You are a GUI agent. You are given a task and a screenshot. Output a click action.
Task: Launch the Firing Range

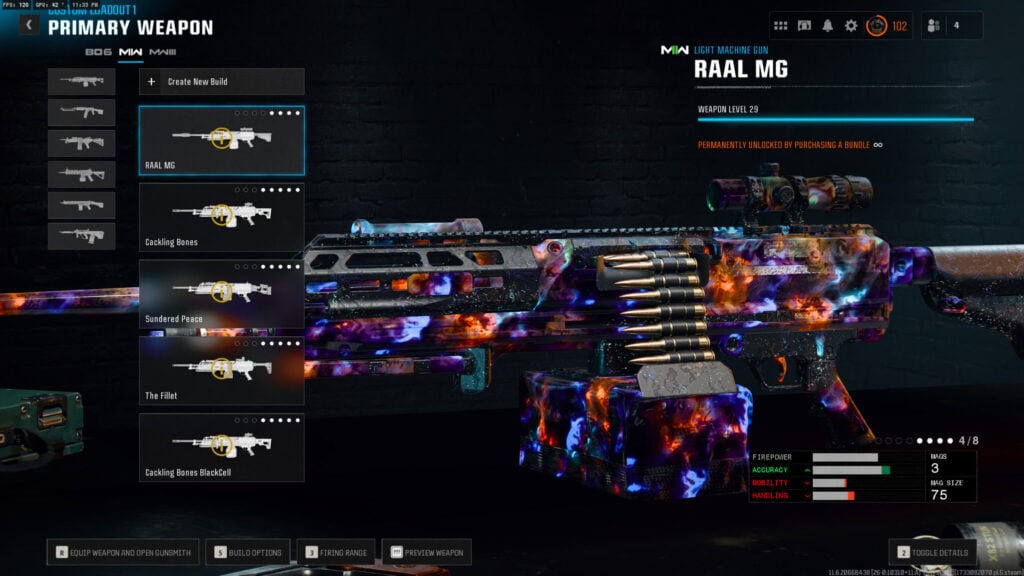tap(336, 552)
